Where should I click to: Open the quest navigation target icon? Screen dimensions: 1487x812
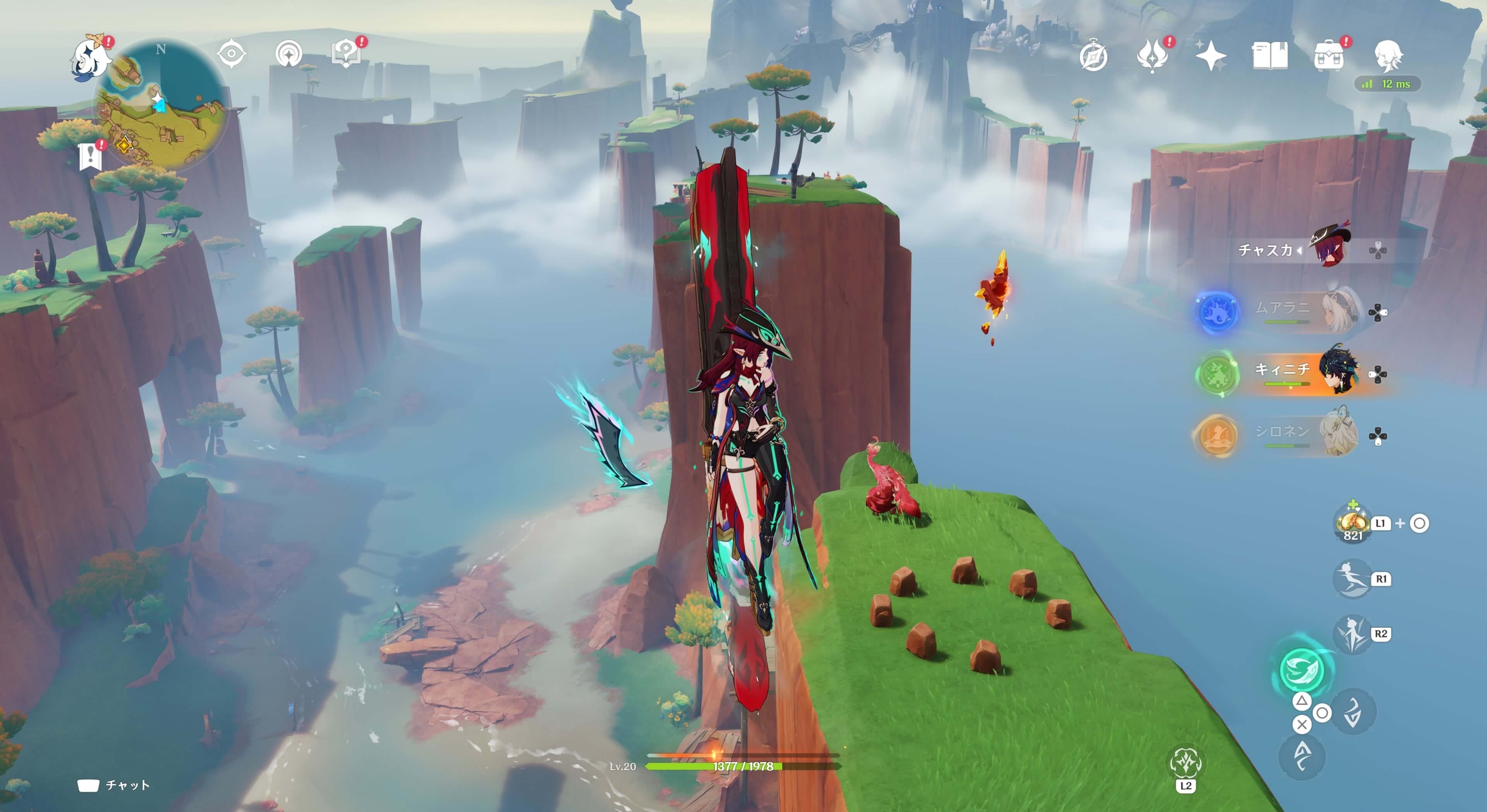click(x=232, y=54)
